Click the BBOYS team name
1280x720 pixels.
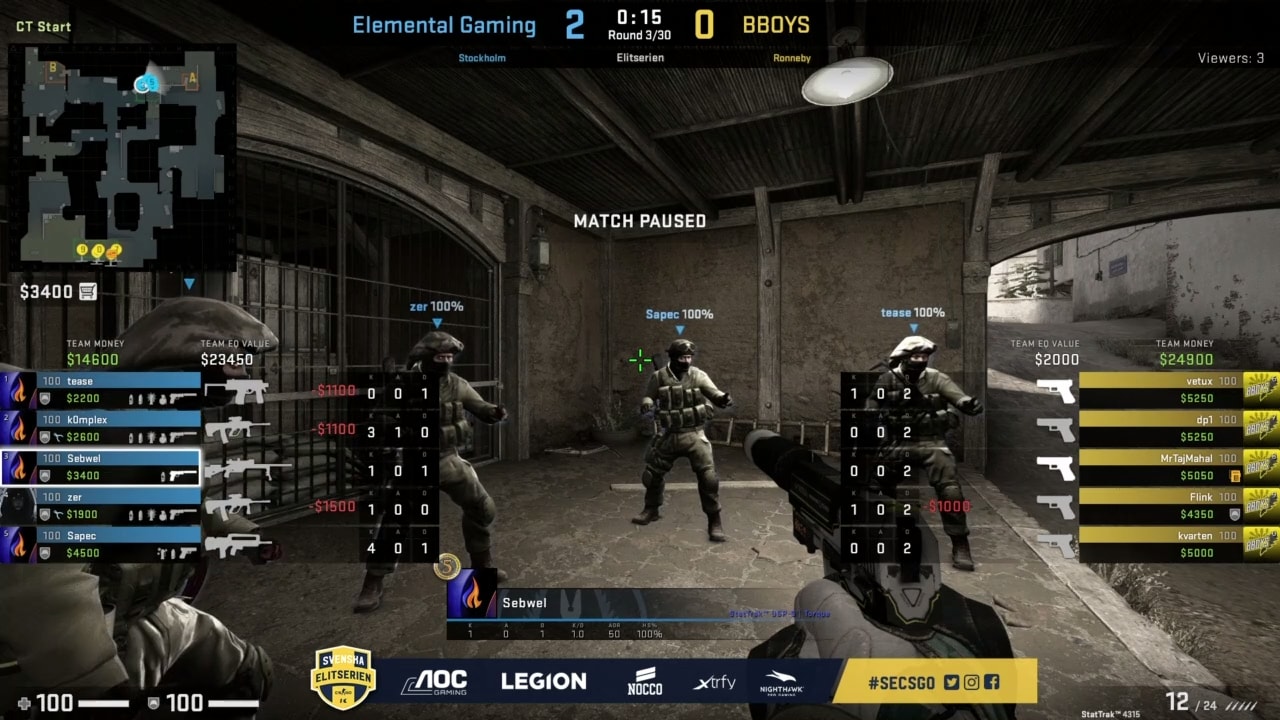point(776,26)
